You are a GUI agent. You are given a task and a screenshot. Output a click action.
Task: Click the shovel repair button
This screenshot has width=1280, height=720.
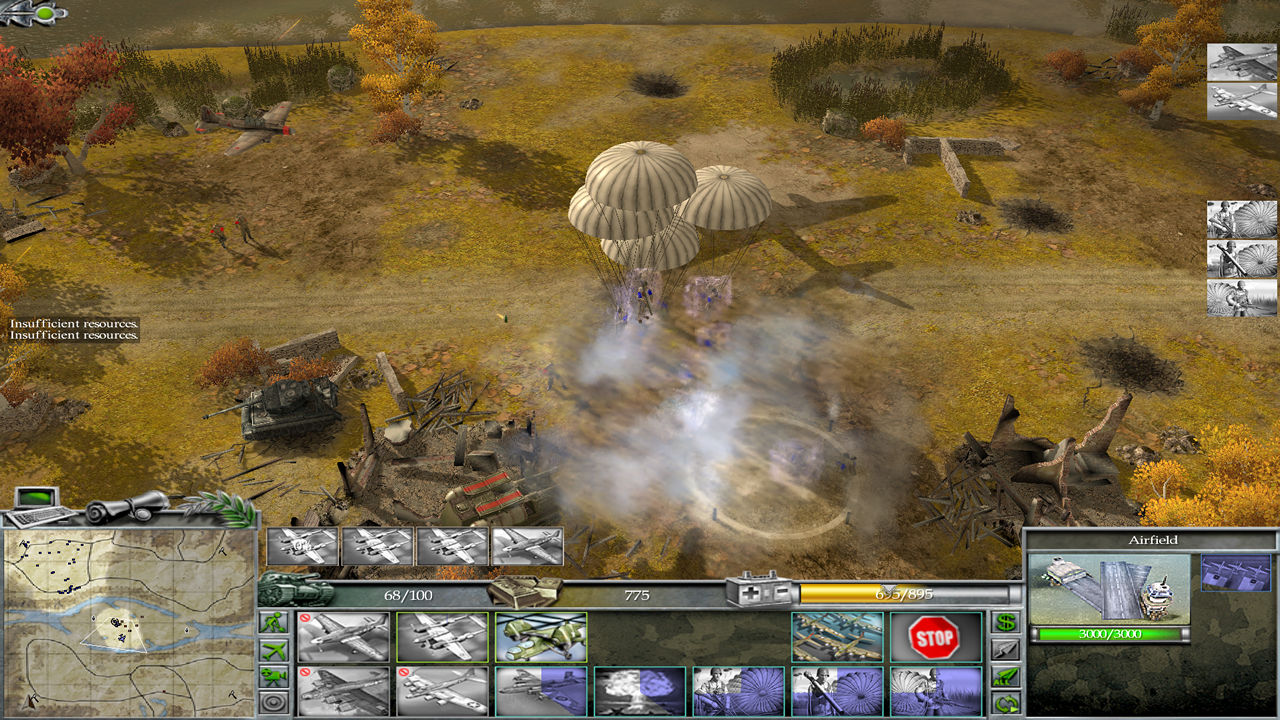pos(1005,649)
